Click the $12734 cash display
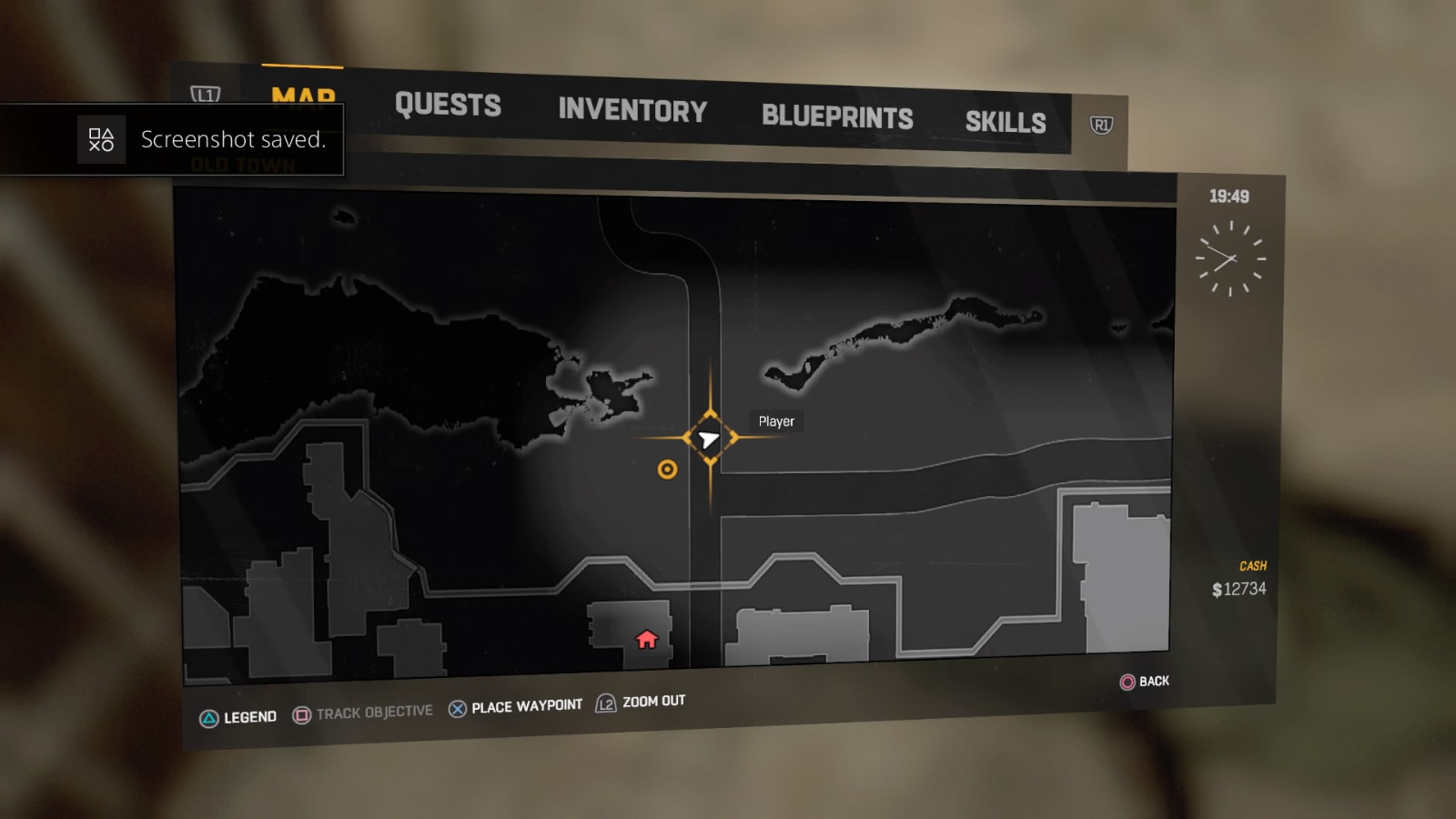Viewport: 1456px width, 819px height. 1240,588
